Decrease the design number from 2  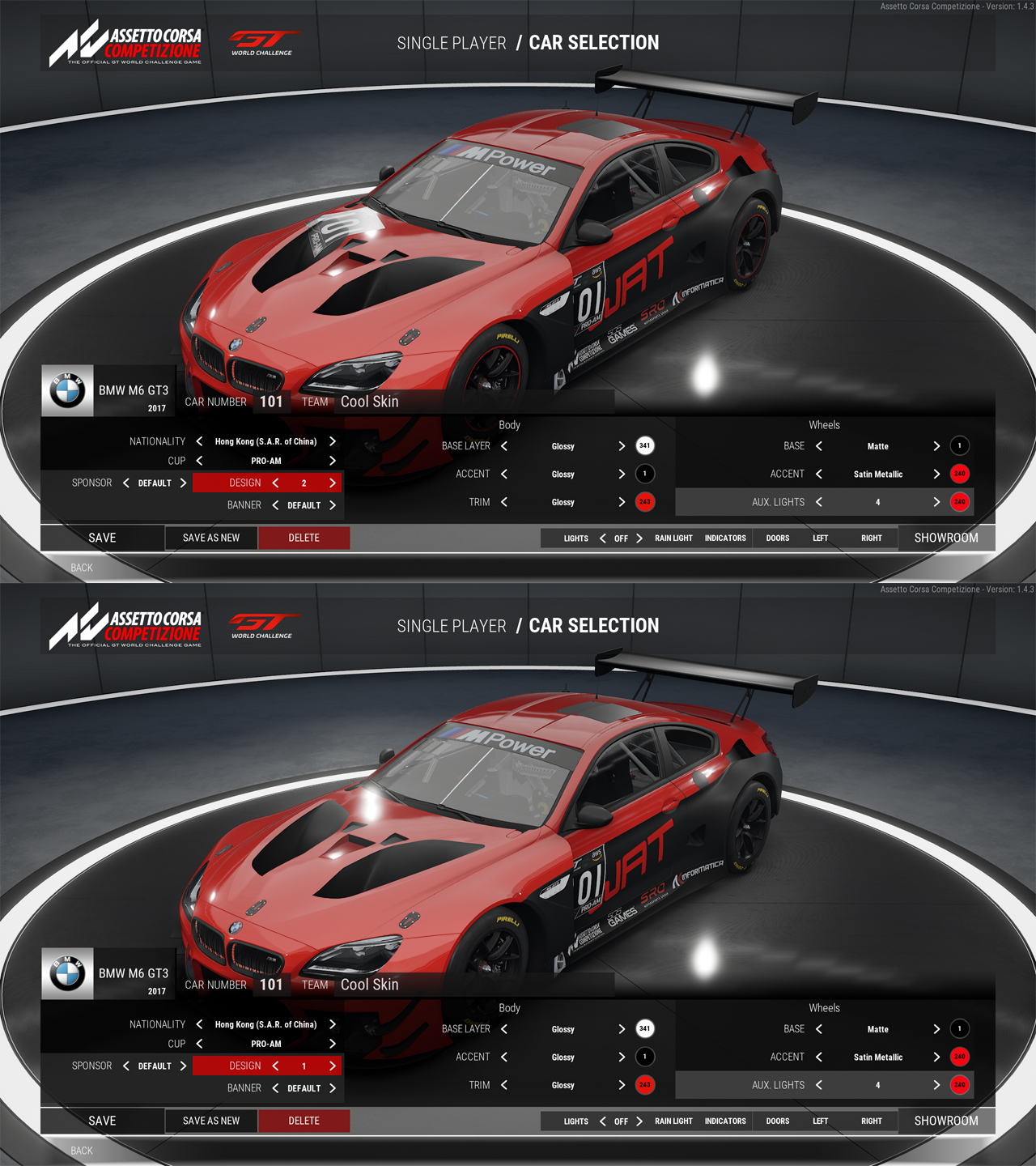[x=275, y=483]
